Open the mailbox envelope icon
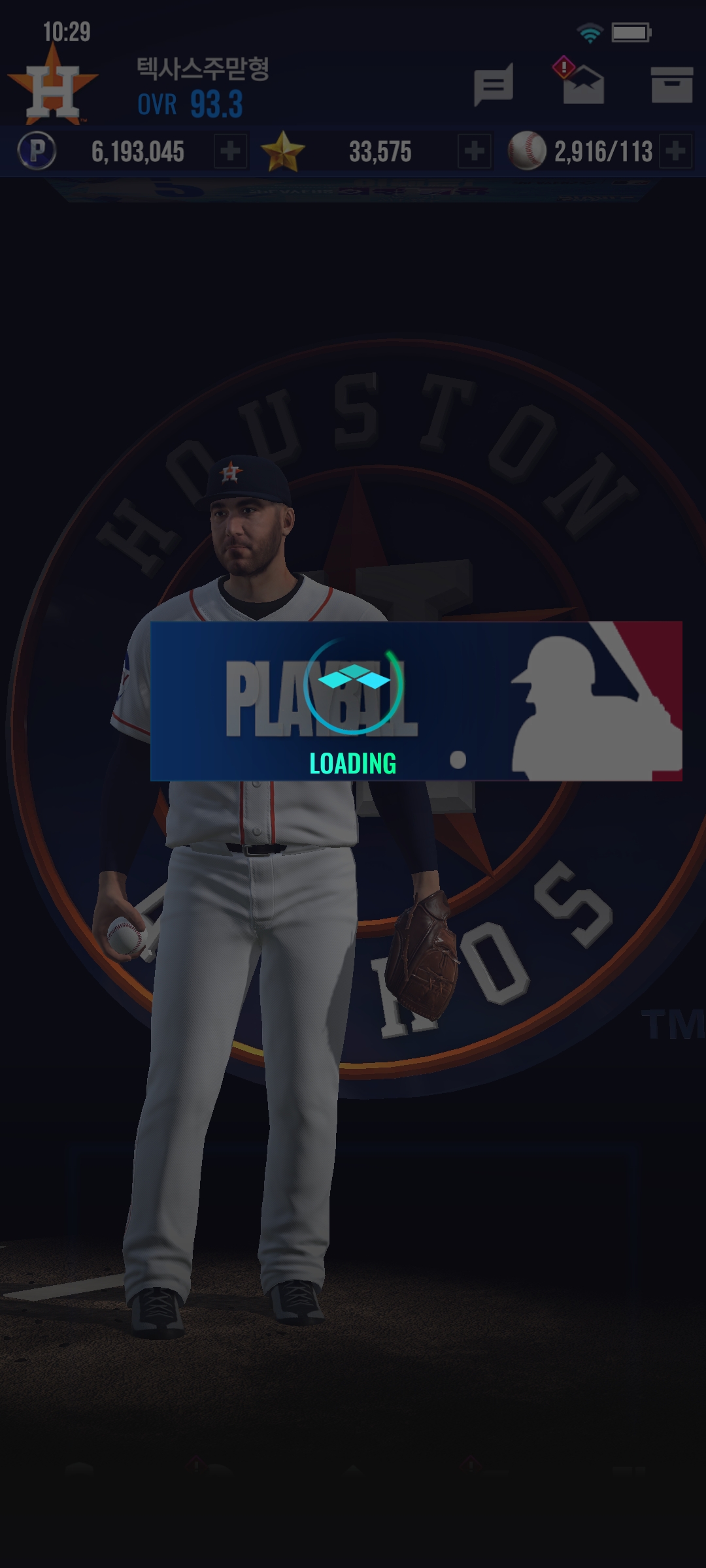 coord(583,85)
